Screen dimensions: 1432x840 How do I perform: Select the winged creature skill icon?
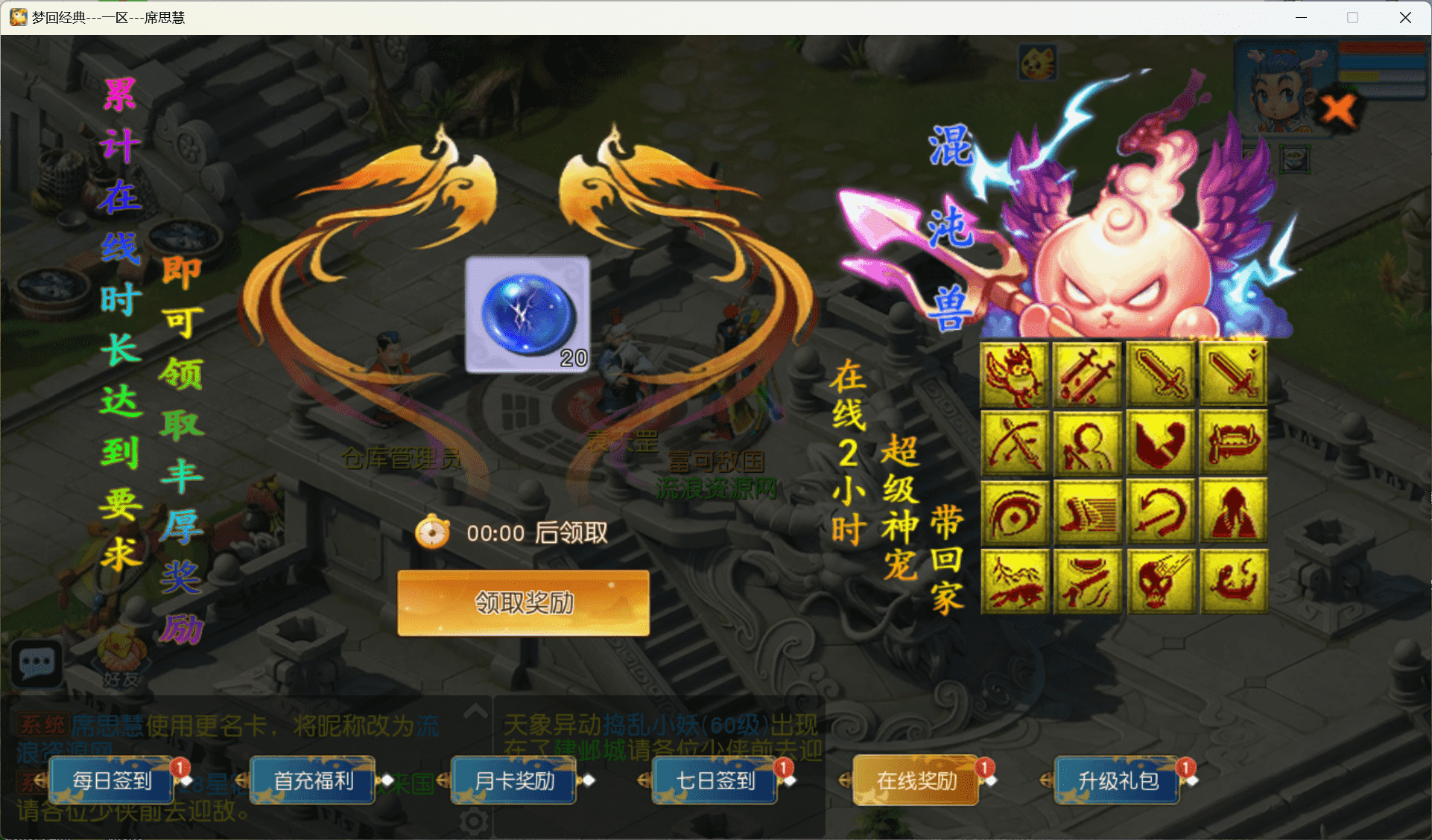pyautogui.click(x=1015, y=374)
